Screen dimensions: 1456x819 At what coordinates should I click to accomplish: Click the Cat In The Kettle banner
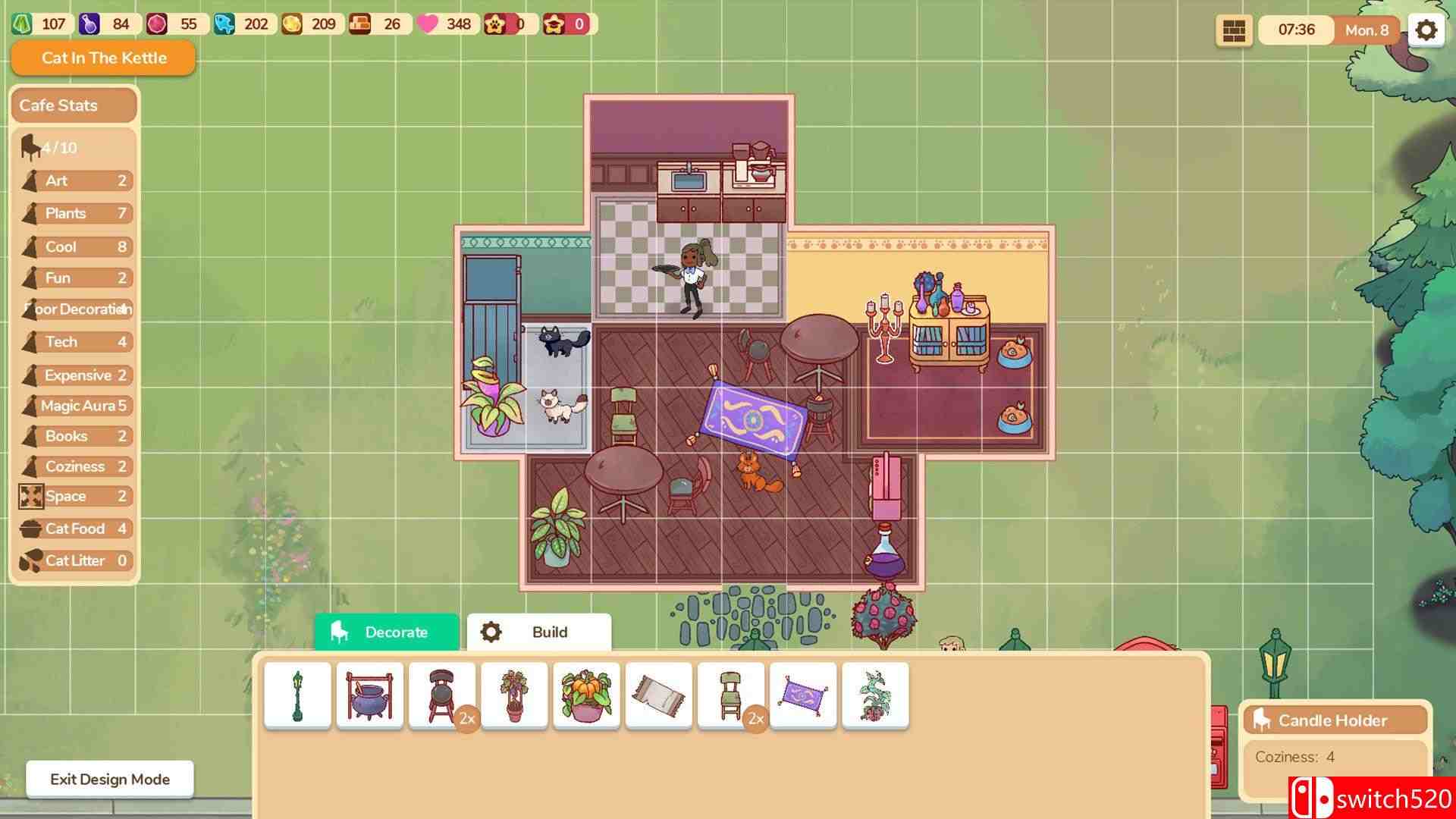click(102, 58)
